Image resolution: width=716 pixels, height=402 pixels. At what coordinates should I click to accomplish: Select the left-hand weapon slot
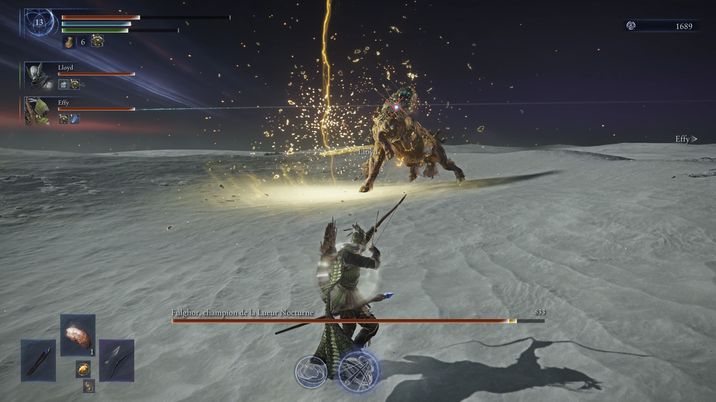pos(39,360)
